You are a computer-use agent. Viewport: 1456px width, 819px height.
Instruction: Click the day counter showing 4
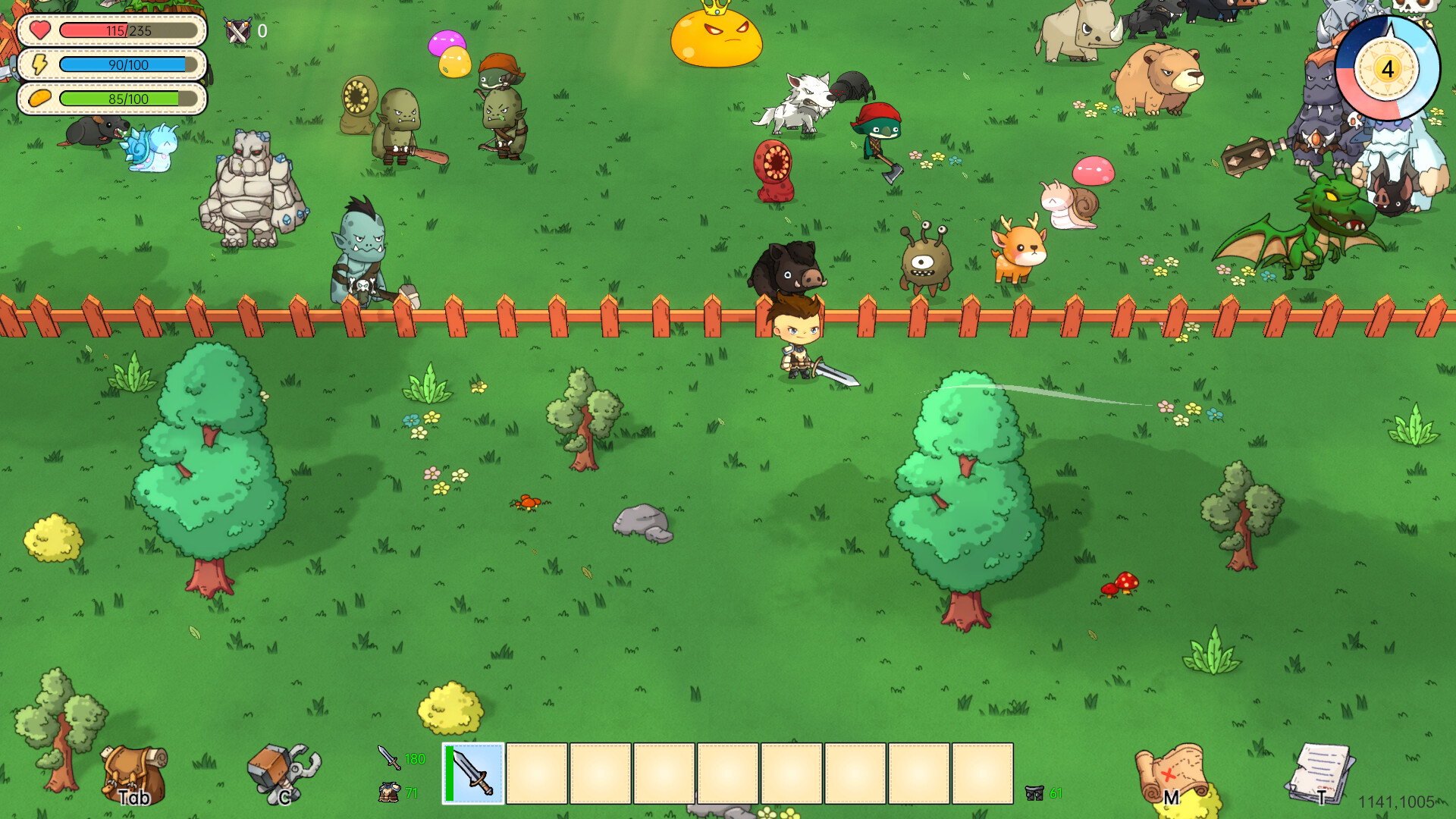point(1387,70)
